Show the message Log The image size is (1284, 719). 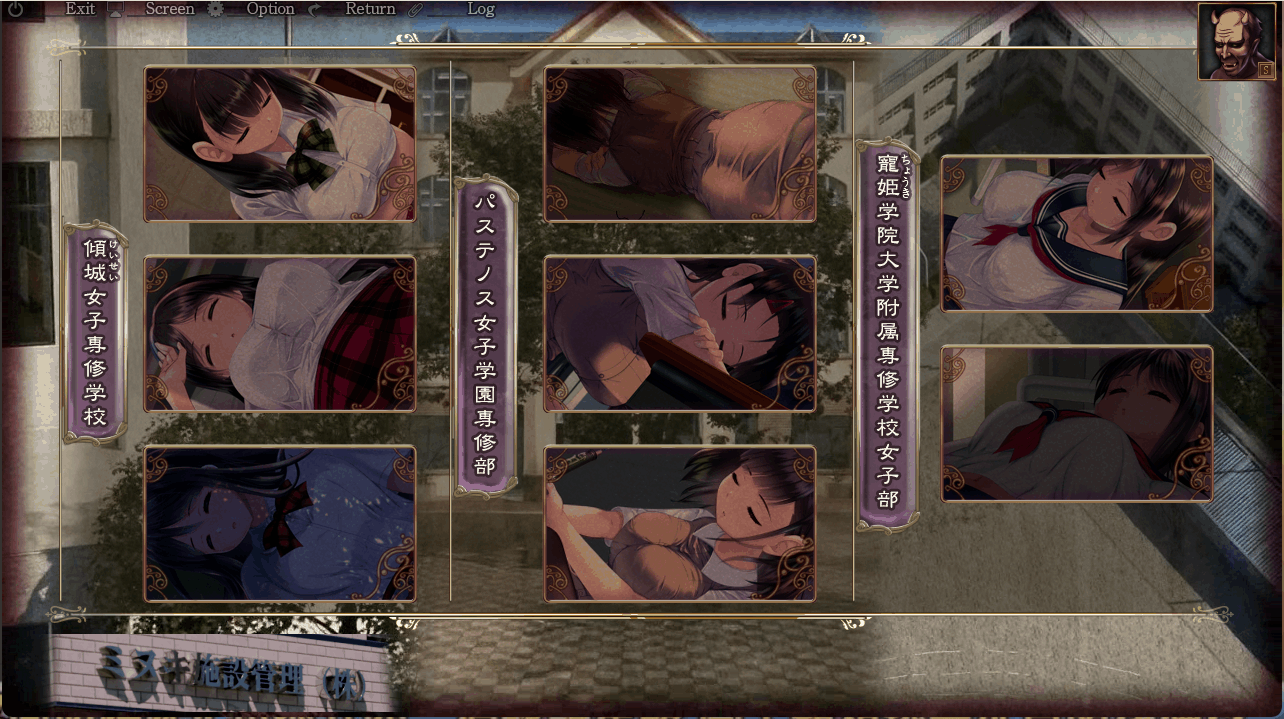(480, 9)
